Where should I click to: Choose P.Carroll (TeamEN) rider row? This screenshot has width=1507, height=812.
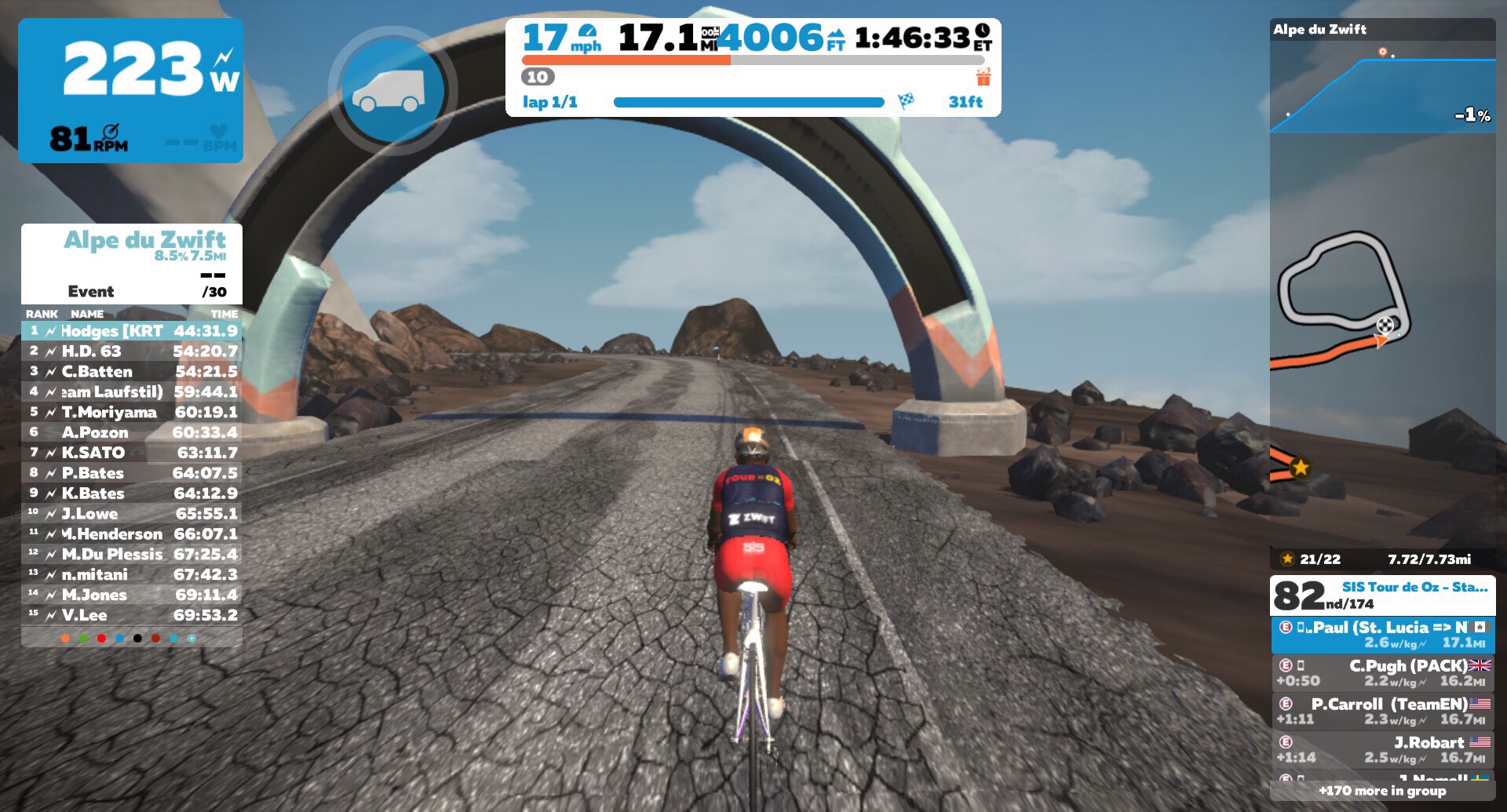pyautogui.click(x=1382, y=711)
